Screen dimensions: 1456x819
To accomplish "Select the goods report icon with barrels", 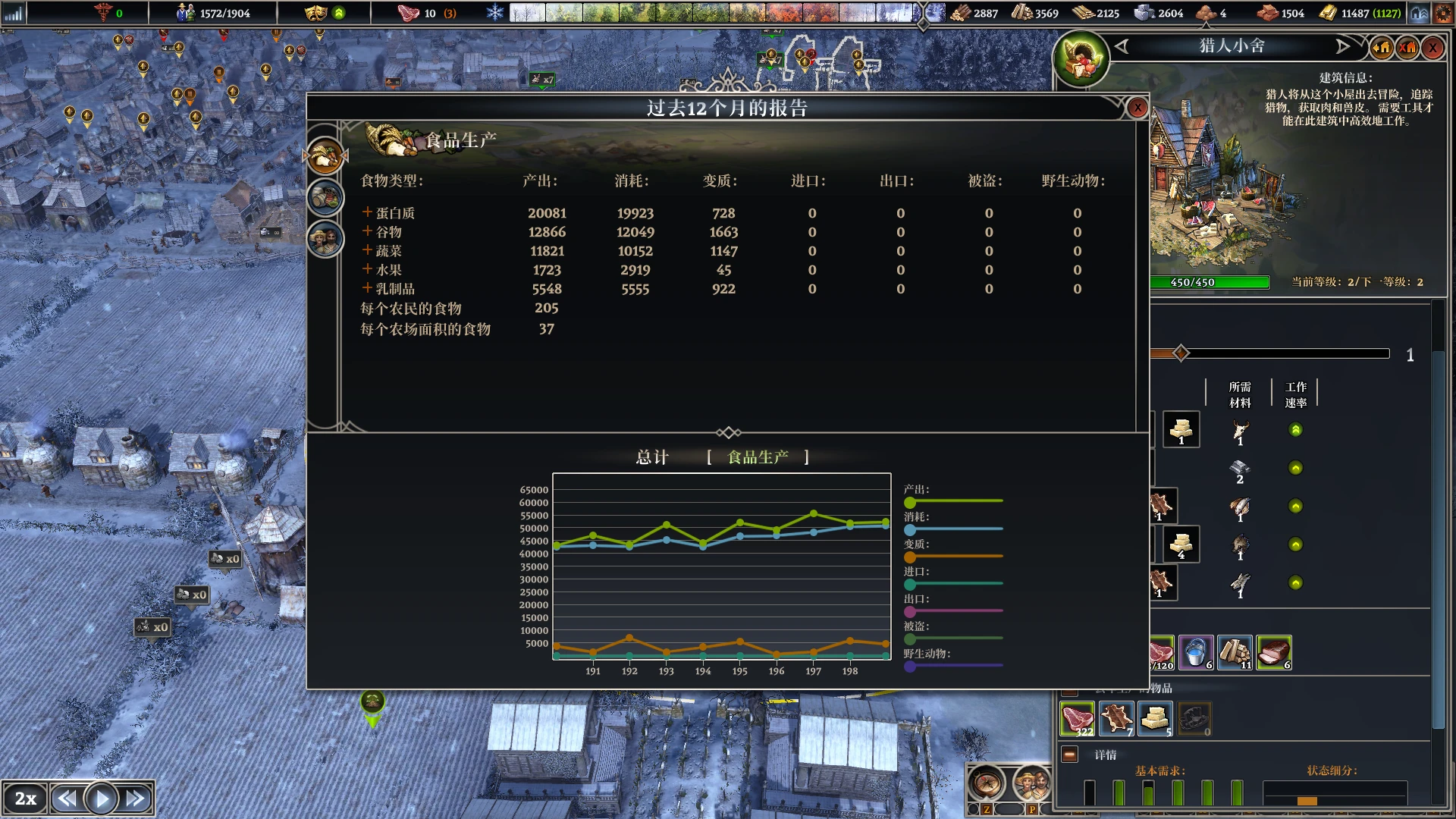I will coord(325,196).
